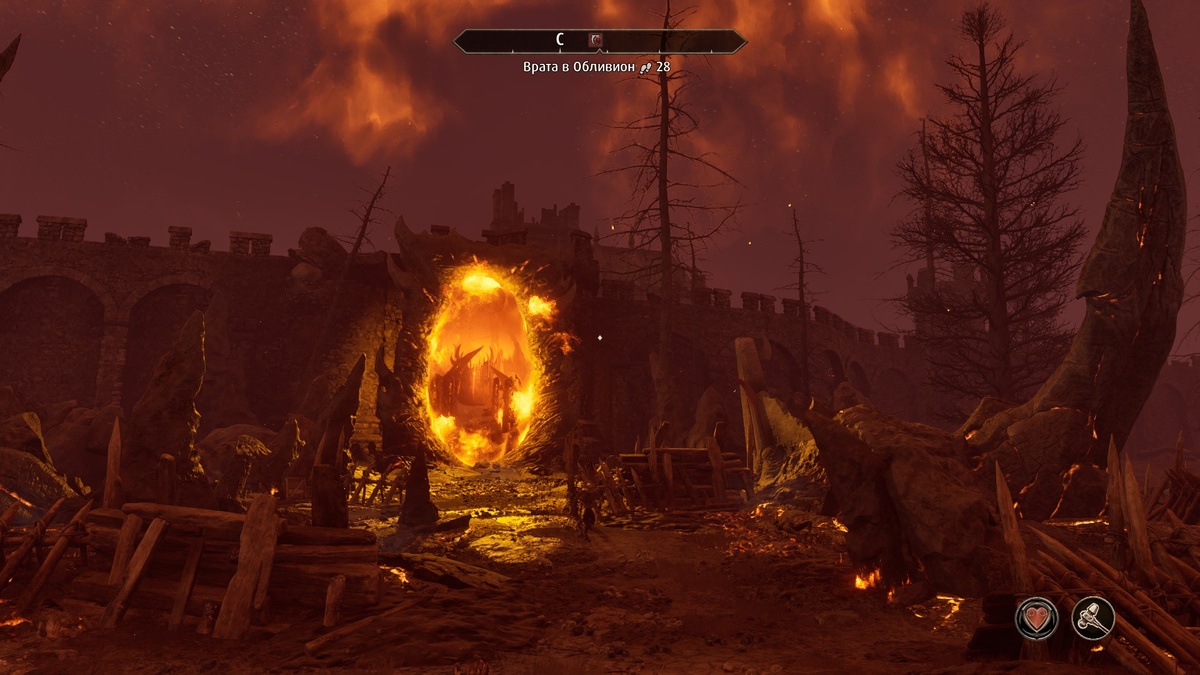Select the equipped war hammer icon
This screenshot has height=675, width=1200.
[x=1093, y=617]
